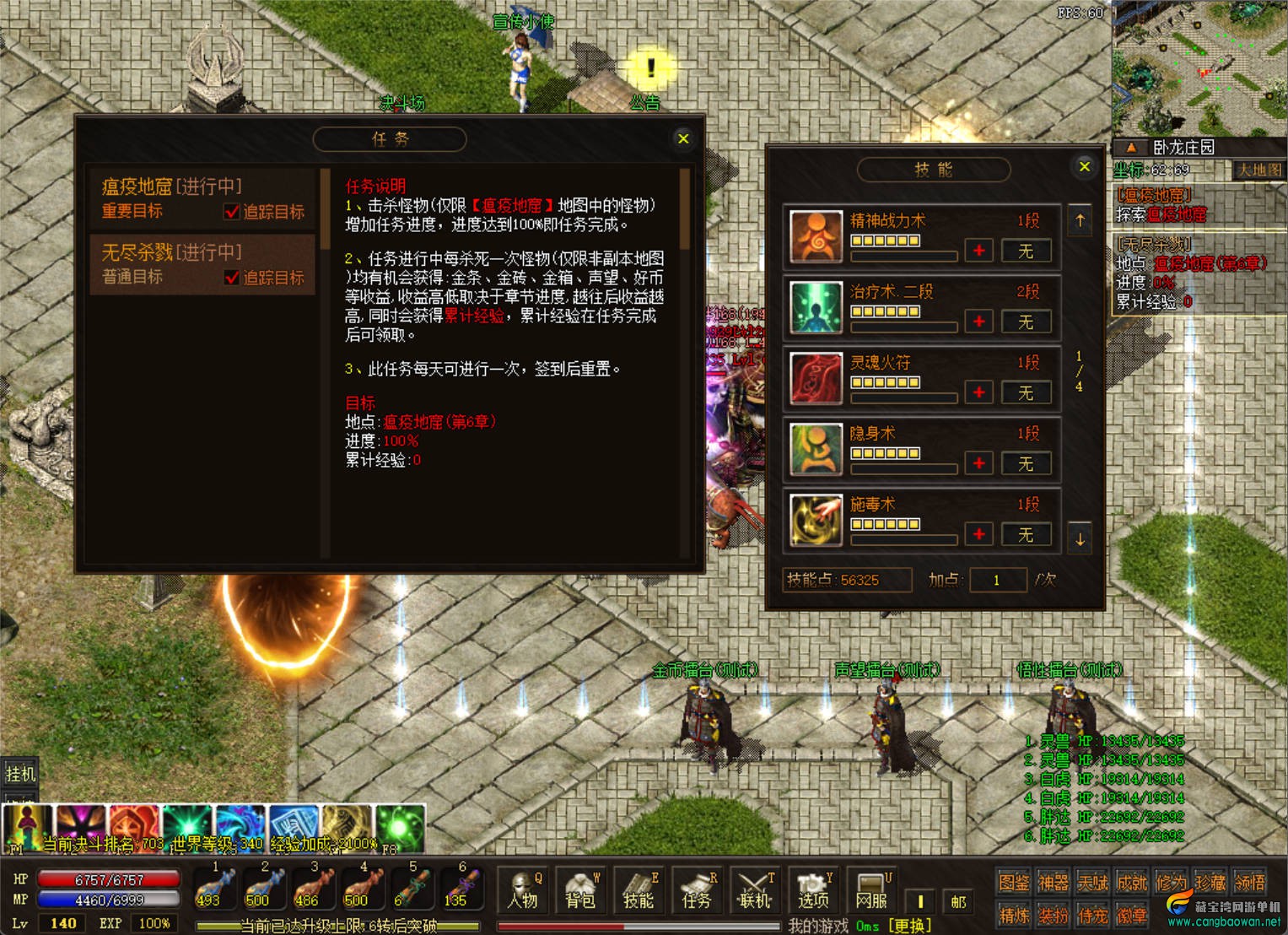Image resolution: width=1288 pixels, height=935 pixels.
Task: Close the 技能 skills panel
Action: click(x=1085, y=167)
